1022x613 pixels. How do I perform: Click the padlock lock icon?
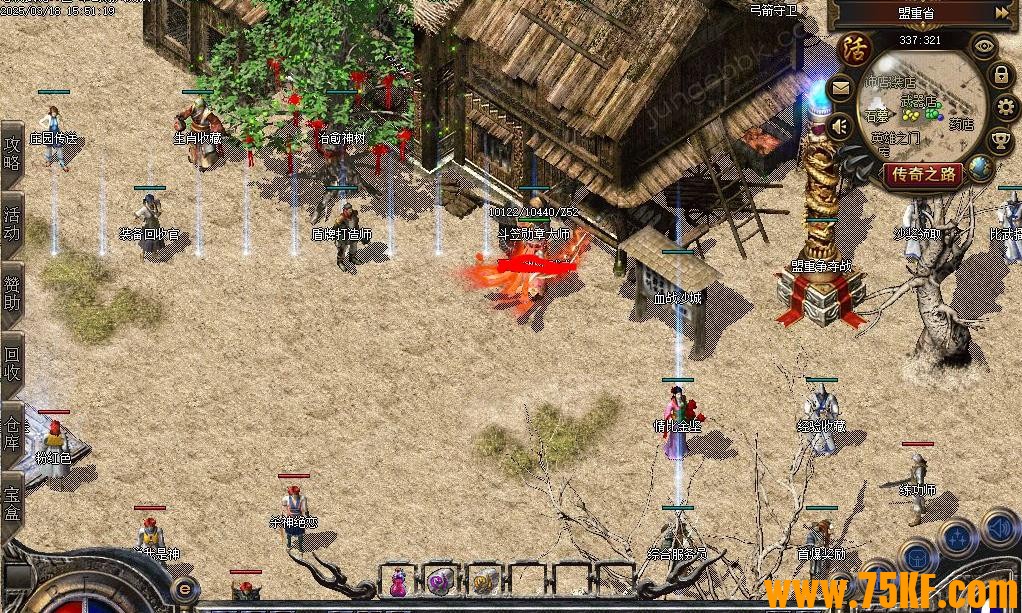(1000, 75)
